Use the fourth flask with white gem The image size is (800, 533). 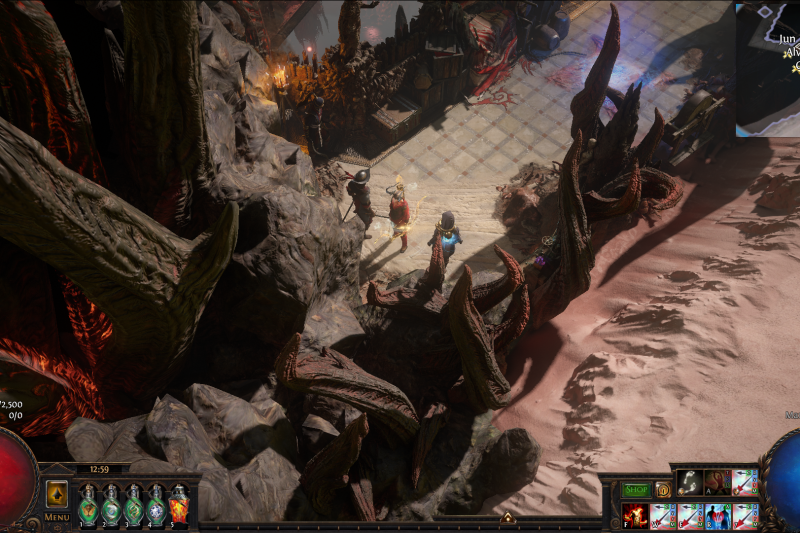[x=156, y=506]
